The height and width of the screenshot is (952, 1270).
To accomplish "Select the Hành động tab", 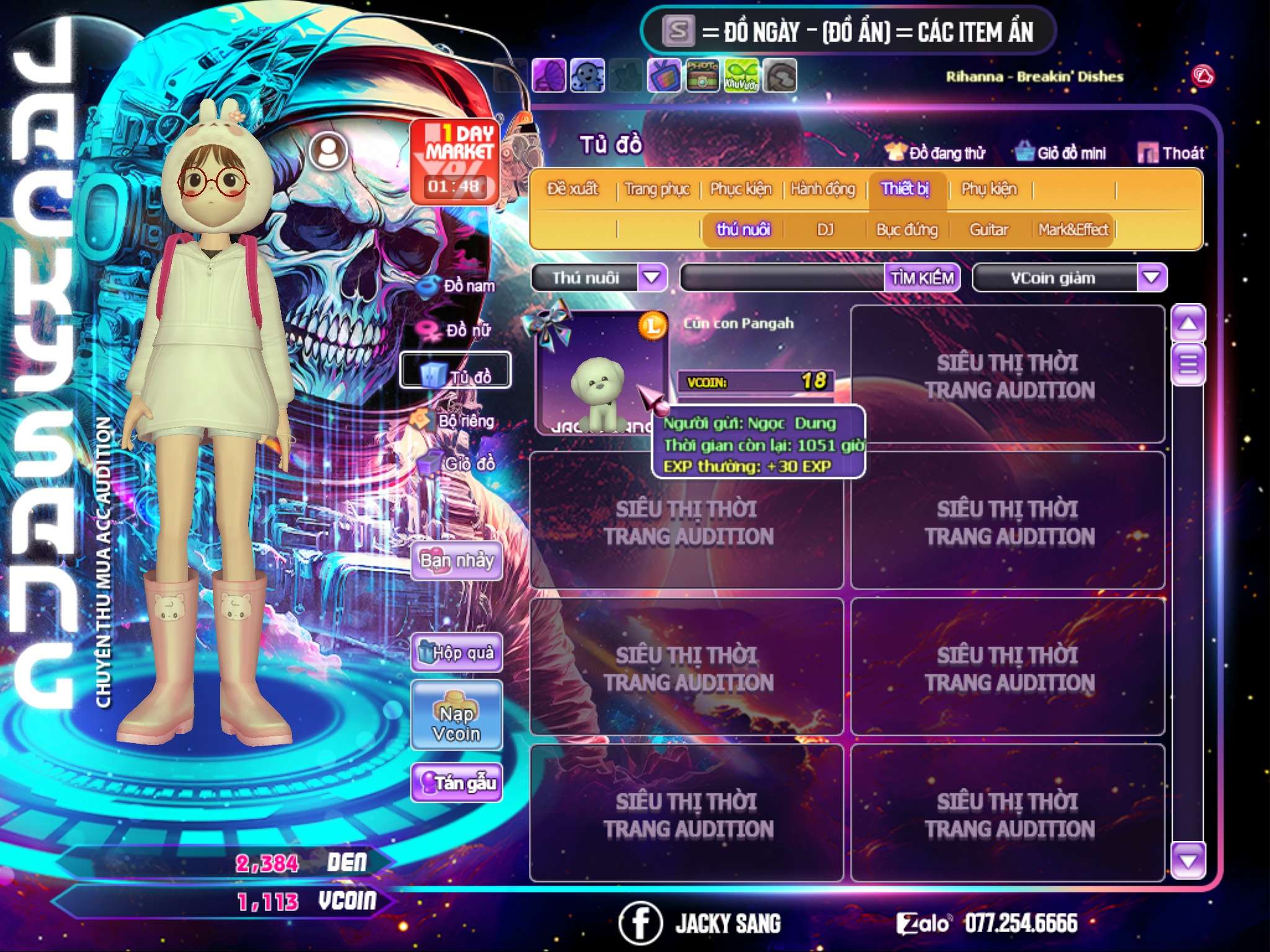I will pos(823,189).
